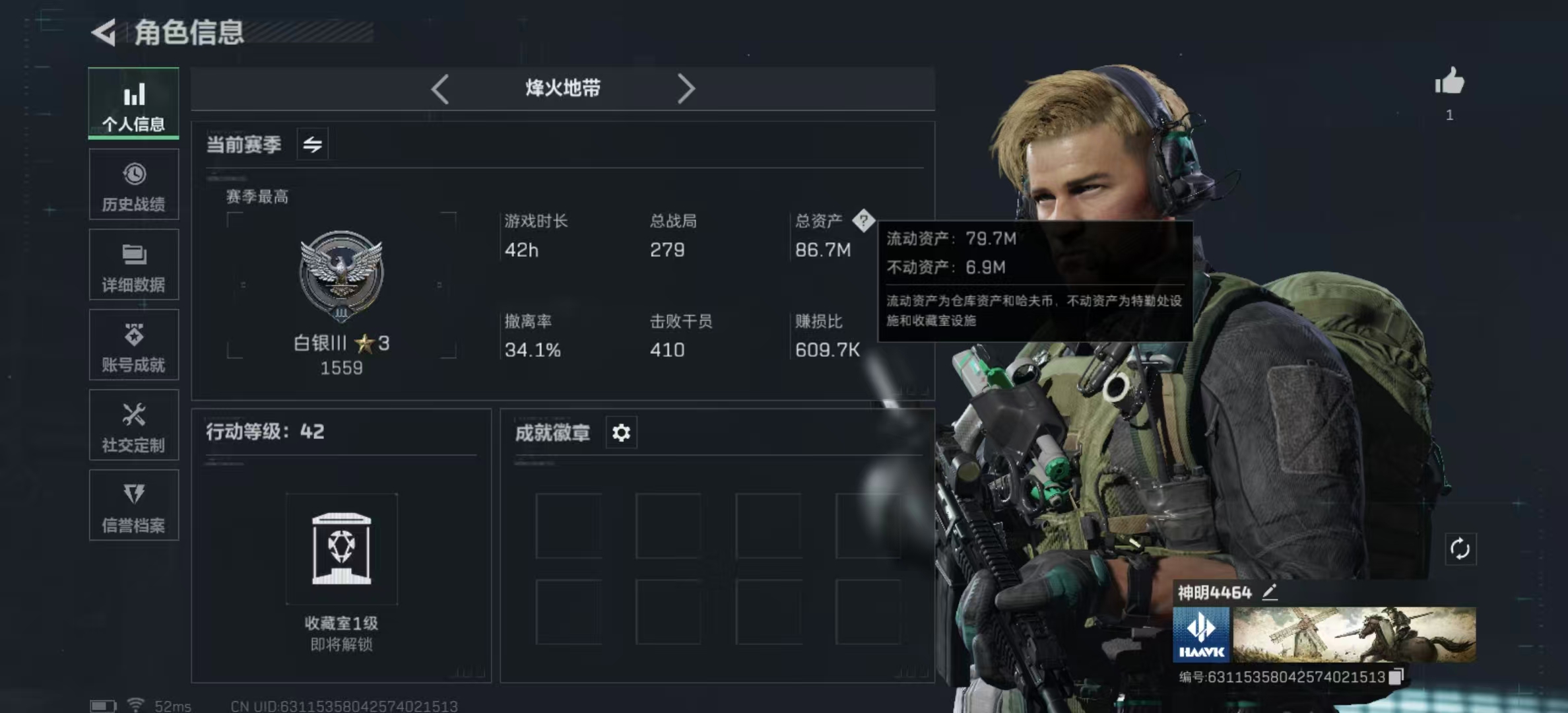Open the 成就徽章 gear settings
The height and width of the screenshot is (713, 1568).
click(621, 433)
